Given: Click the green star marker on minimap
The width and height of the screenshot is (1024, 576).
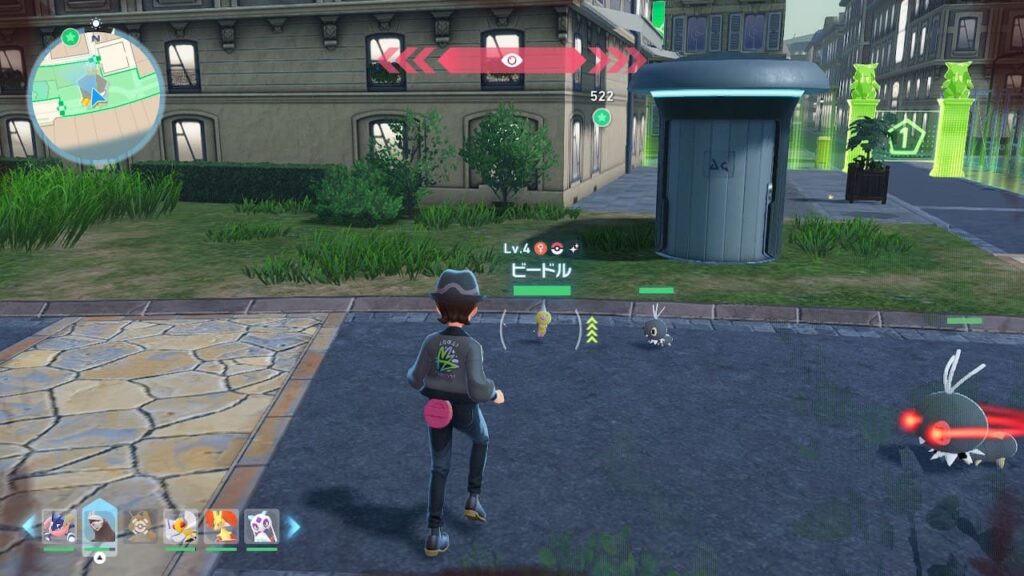Looking at the screenshot, I should point(69,37).
